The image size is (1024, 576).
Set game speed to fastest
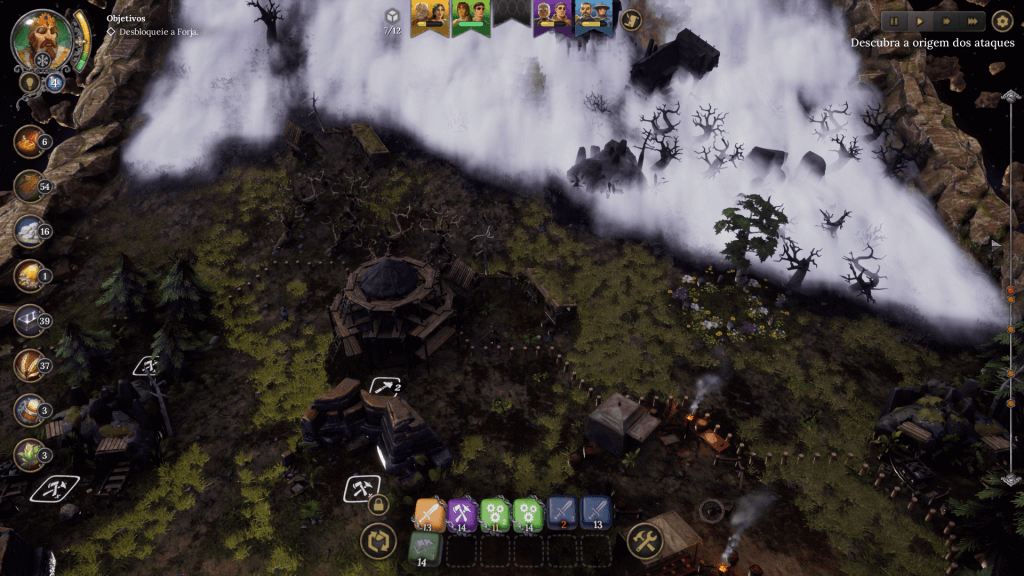tap(972, 21)
